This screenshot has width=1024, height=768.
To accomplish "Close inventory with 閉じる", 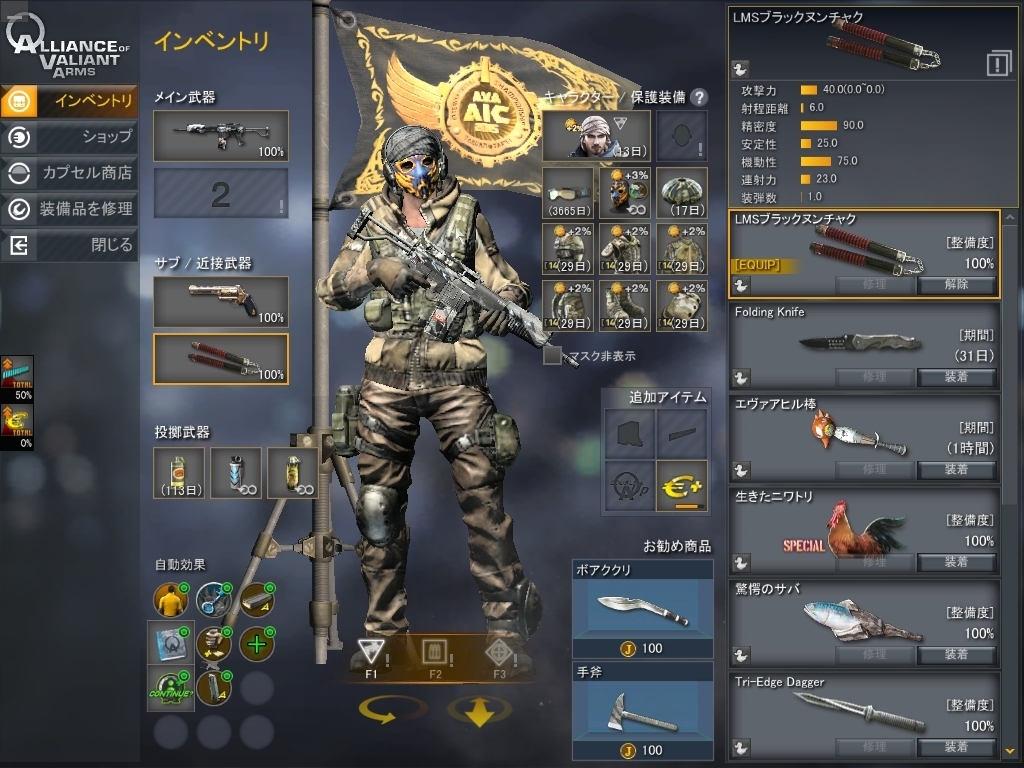I will click(x=70, y=244).
